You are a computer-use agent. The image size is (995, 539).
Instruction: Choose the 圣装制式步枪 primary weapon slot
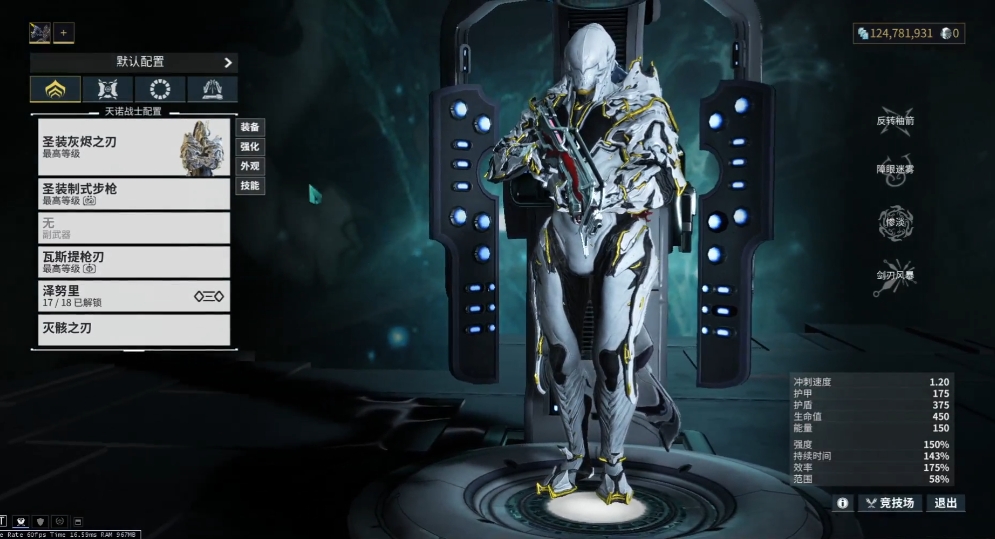134,193
